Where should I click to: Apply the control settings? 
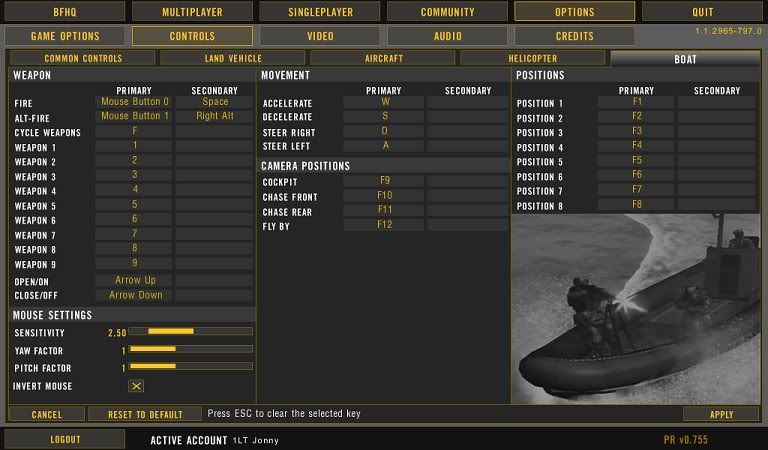click(721, 414)
